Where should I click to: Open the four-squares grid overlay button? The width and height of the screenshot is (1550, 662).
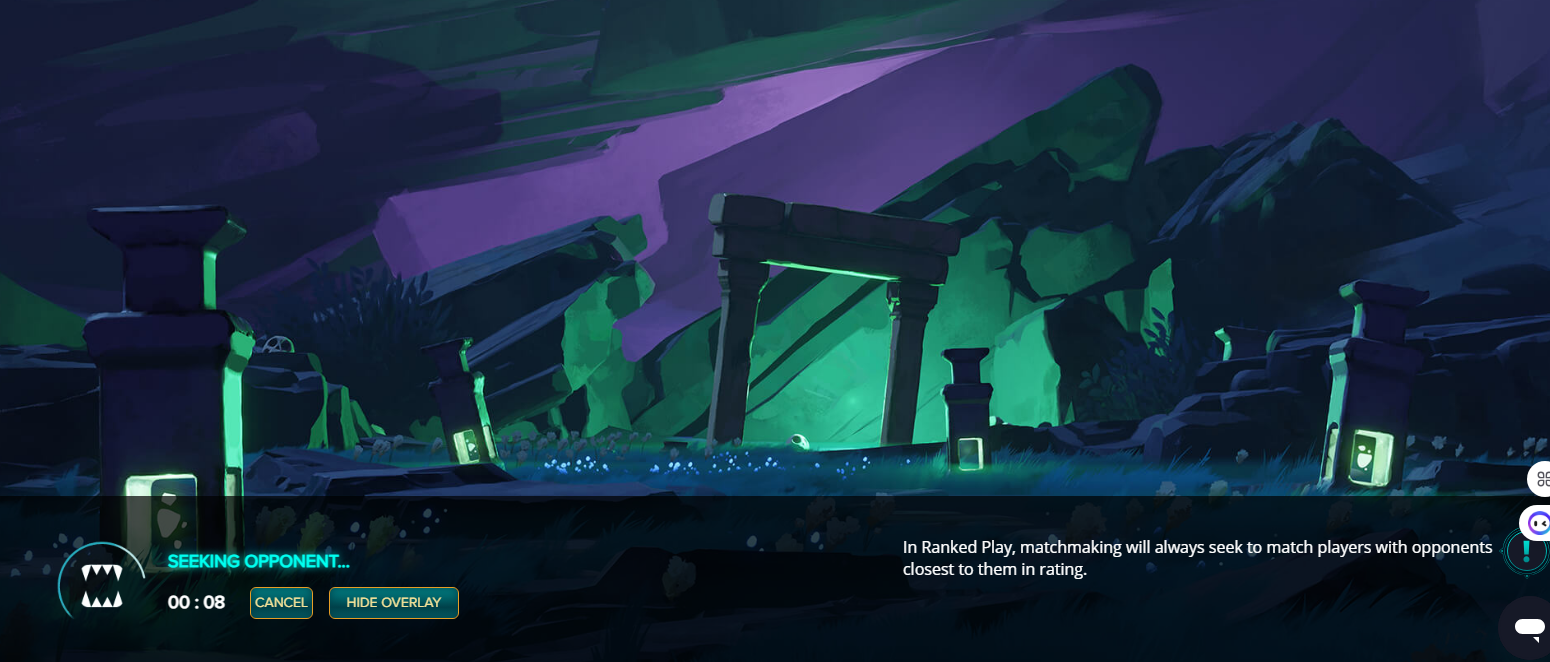pyautogui.click(x=1541, y=479)
